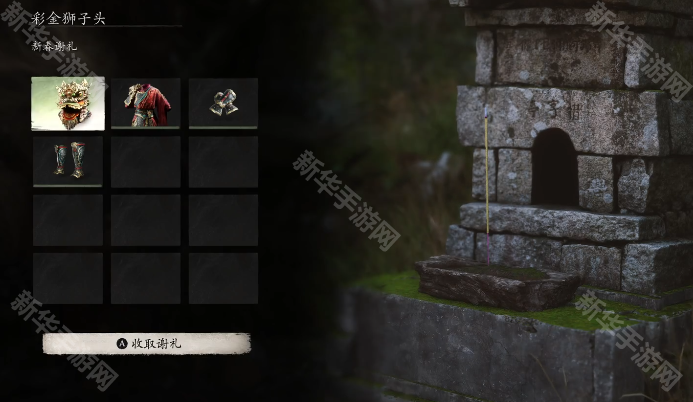Select the arm bracers item slot
693x402 pixels.
(x=223, y=104)
